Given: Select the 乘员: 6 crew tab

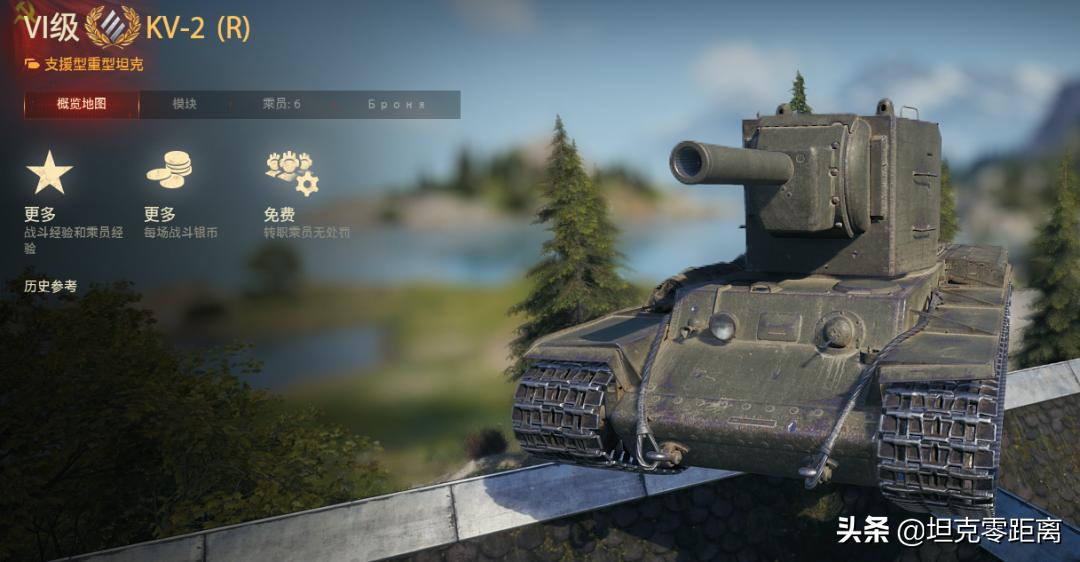Looking at the screenshot, I should [x=282, y=104].
